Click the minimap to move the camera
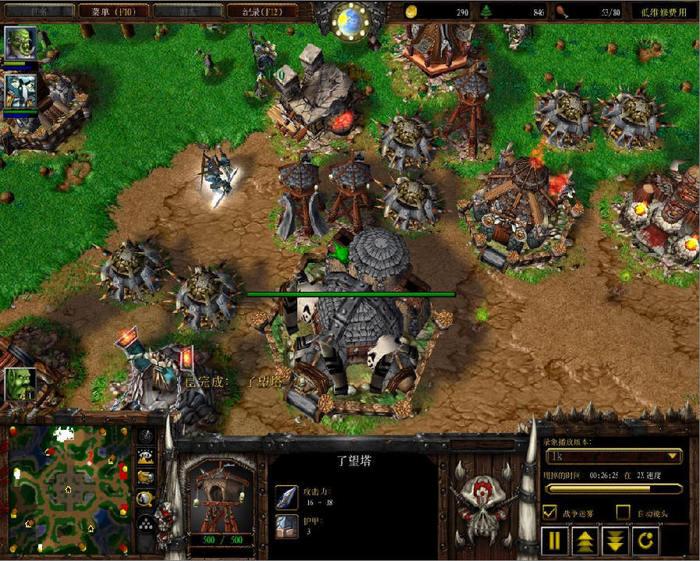The width and height of the screenshot is (700, 561). (69, 488)
